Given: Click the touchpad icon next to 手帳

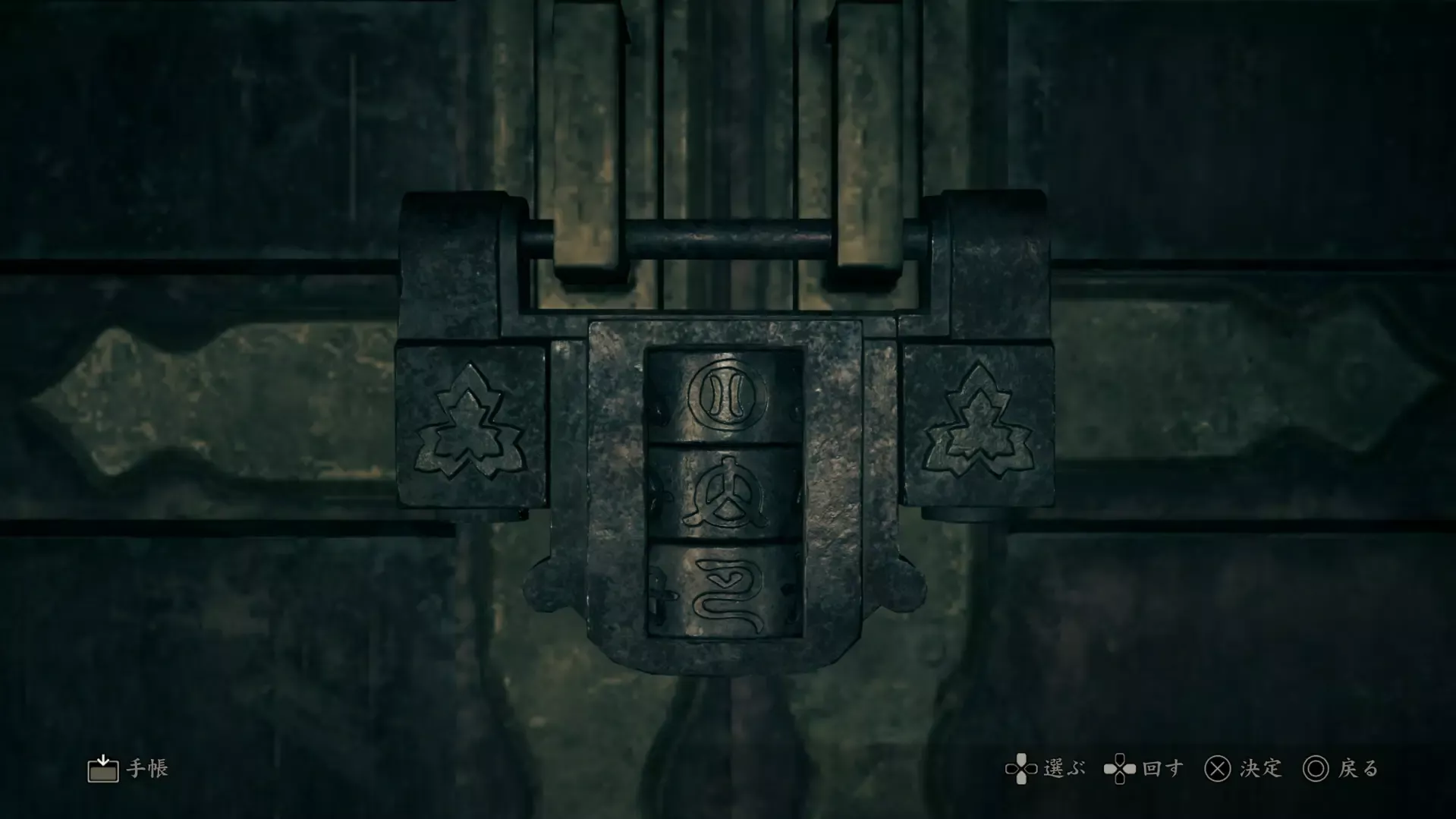Looking at the screenshot, I should (103, 768).
